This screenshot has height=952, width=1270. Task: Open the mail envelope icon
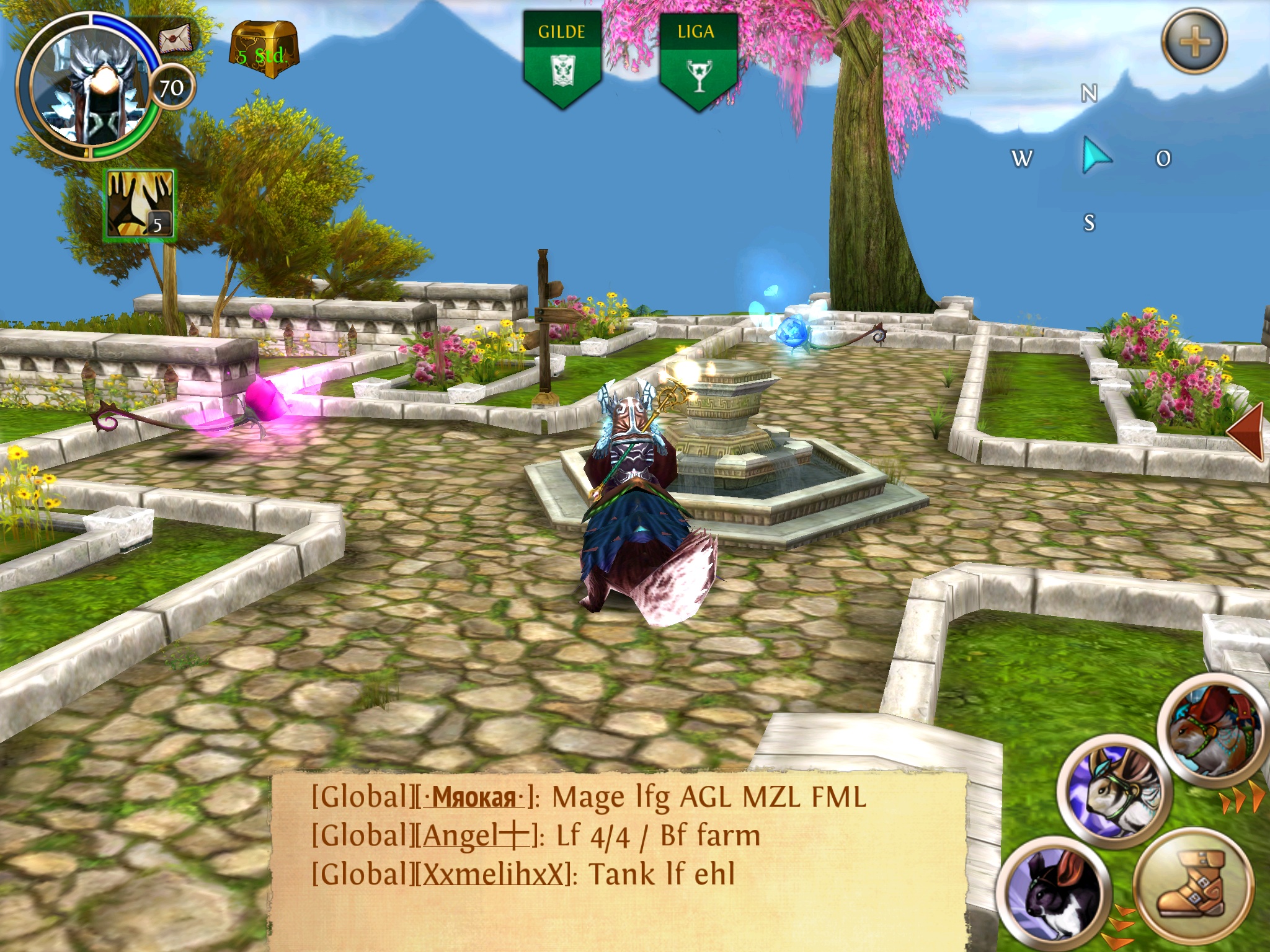tap(175, 39)
